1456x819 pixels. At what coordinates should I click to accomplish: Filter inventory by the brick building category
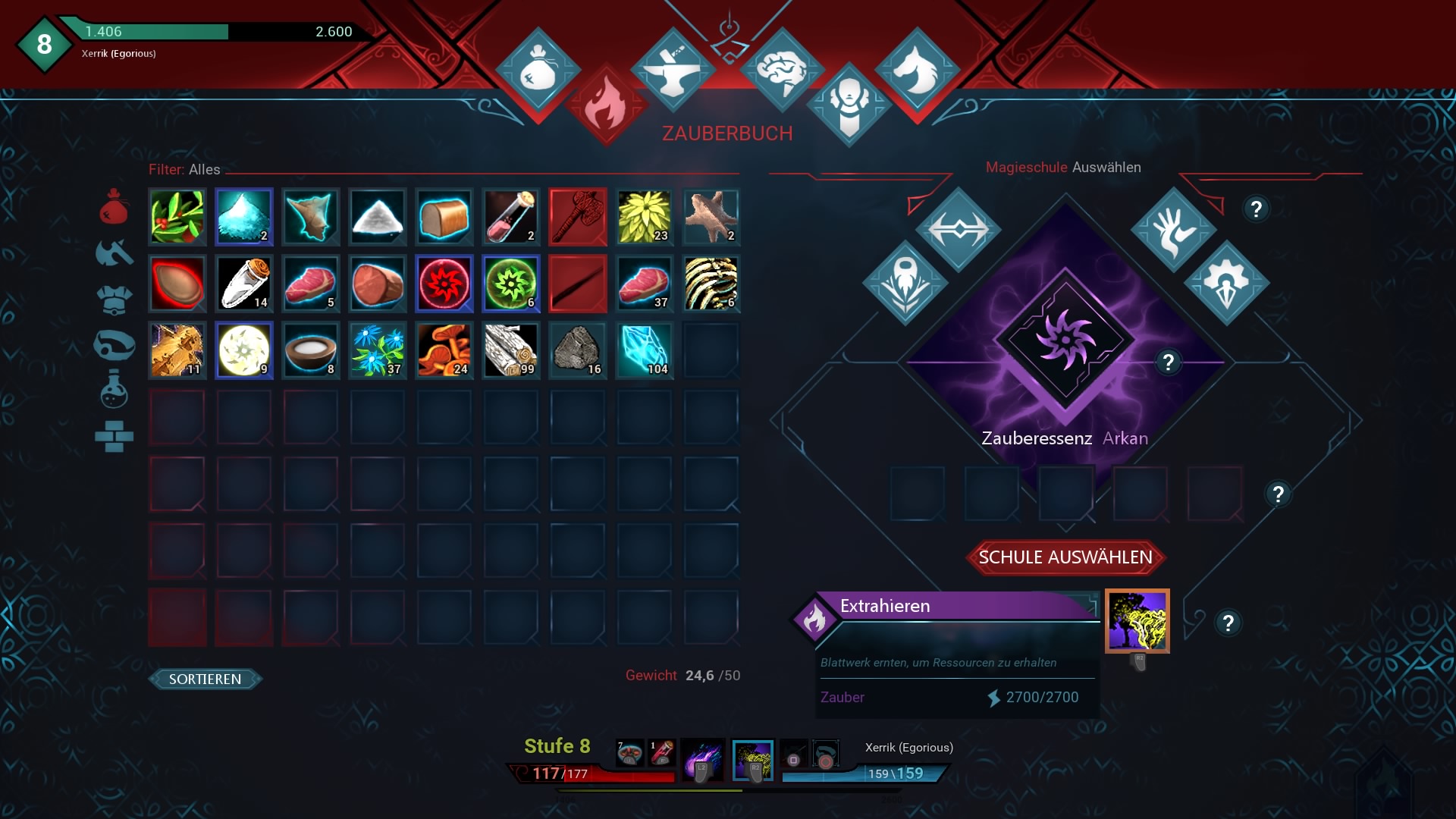coord(114,436)
